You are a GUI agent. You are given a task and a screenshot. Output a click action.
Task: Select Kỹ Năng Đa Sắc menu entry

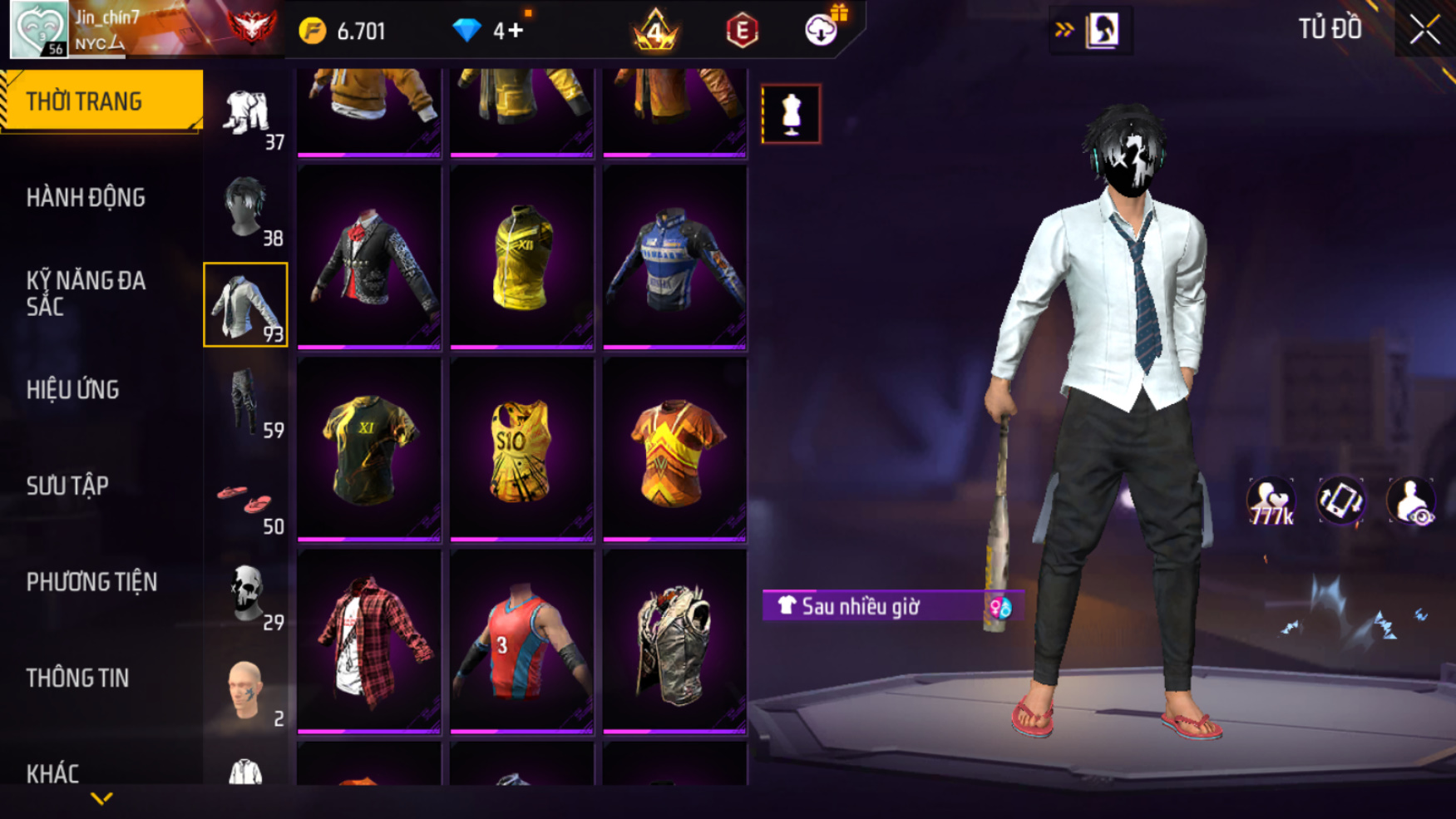coord(86,294)
